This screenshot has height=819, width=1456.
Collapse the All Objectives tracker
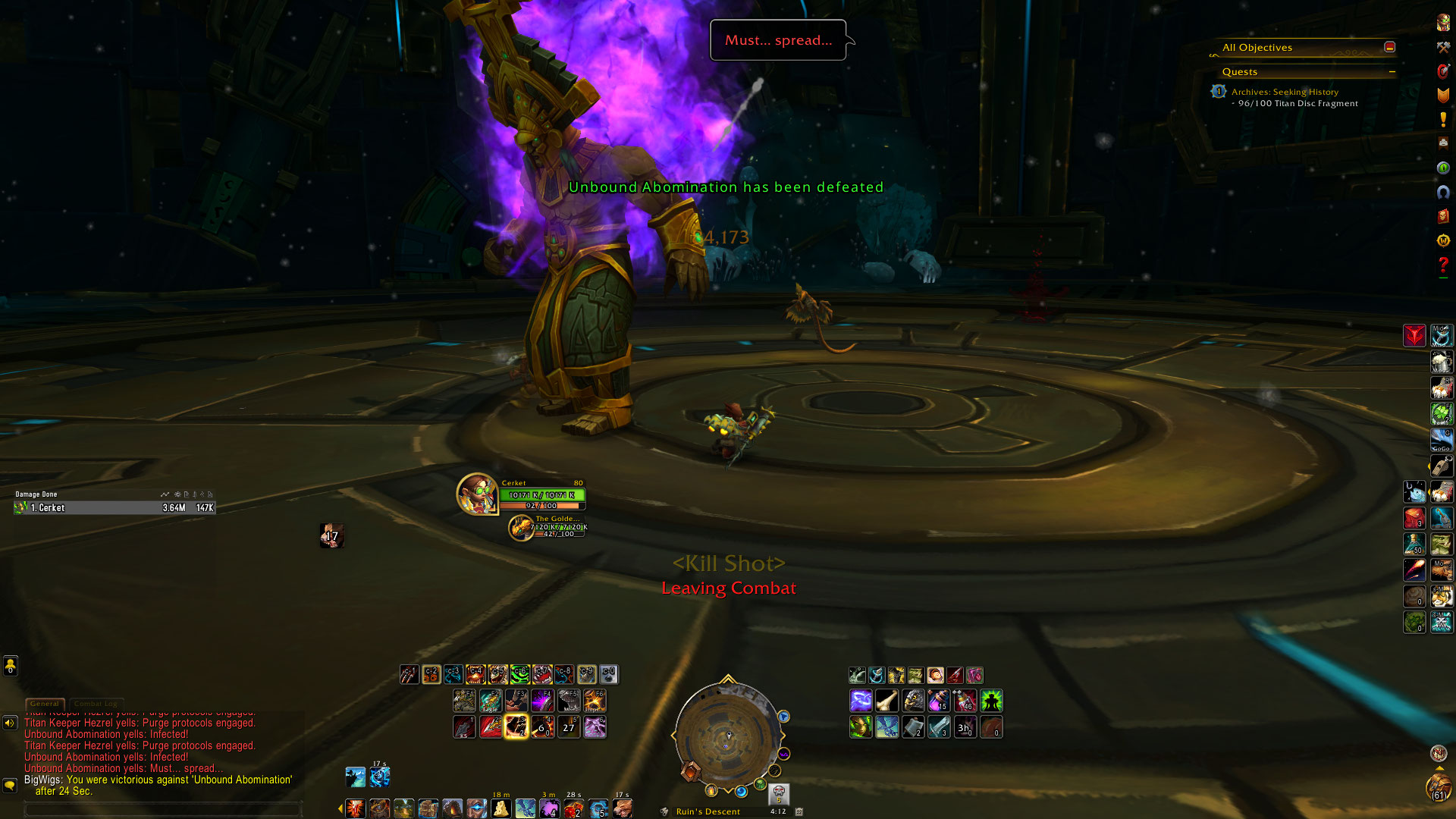(1389, 47)
